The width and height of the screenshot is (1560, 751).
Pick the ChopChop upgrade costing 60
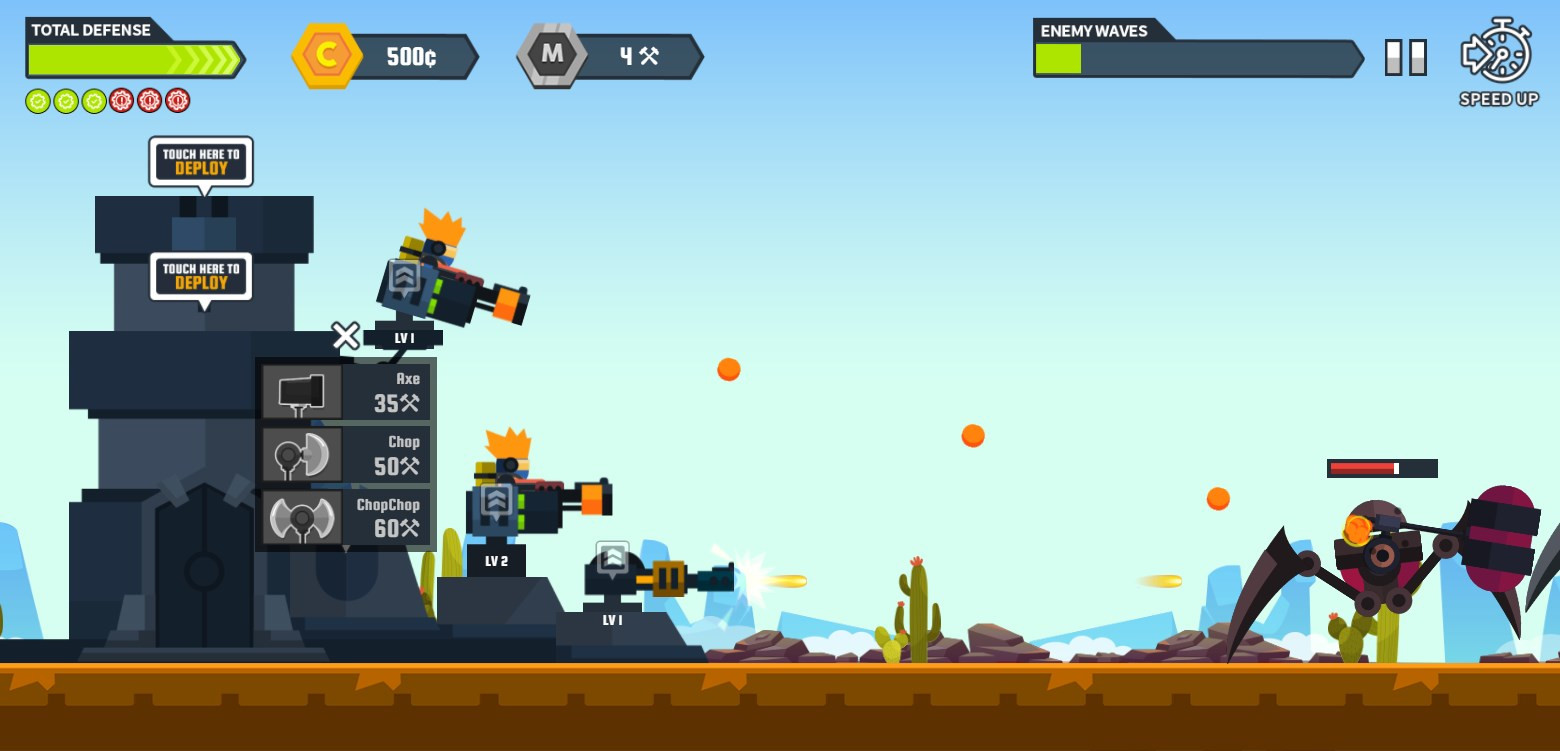click(x=346, y=517)
